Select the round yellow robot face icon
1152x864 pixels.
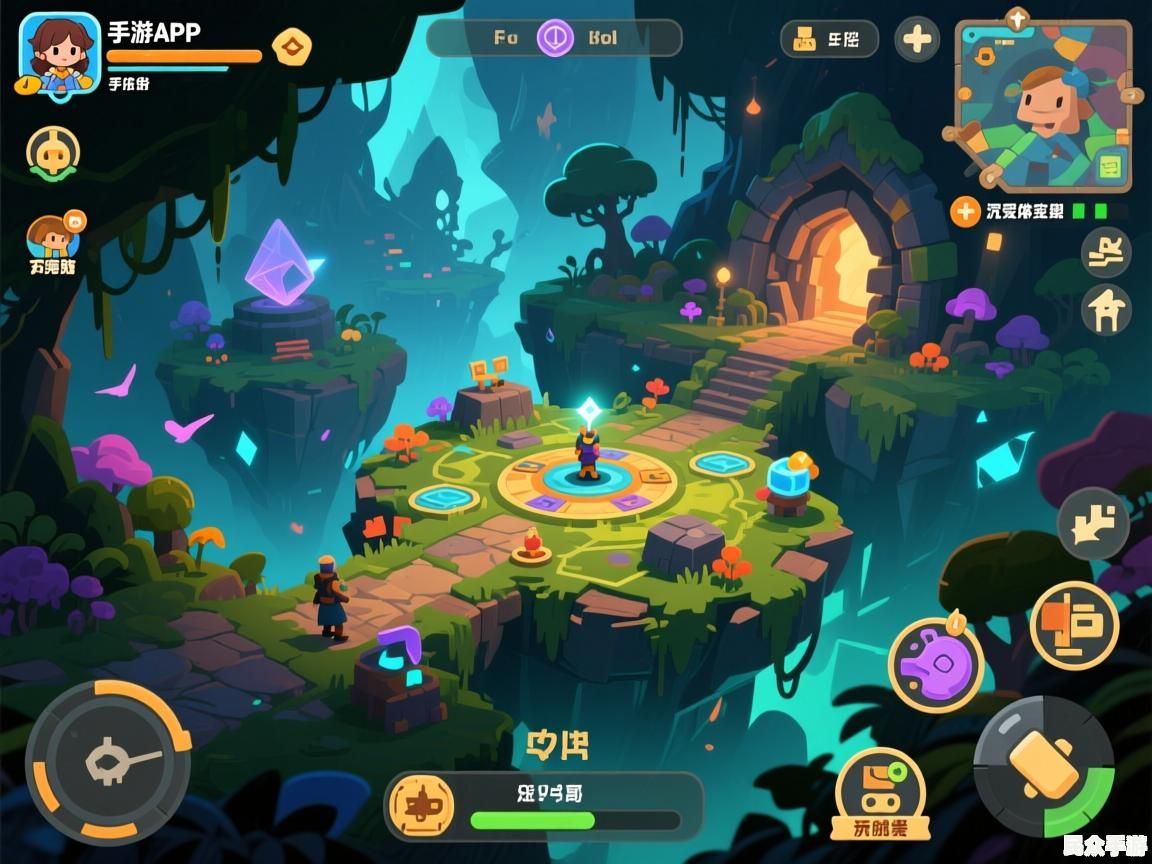53,152
